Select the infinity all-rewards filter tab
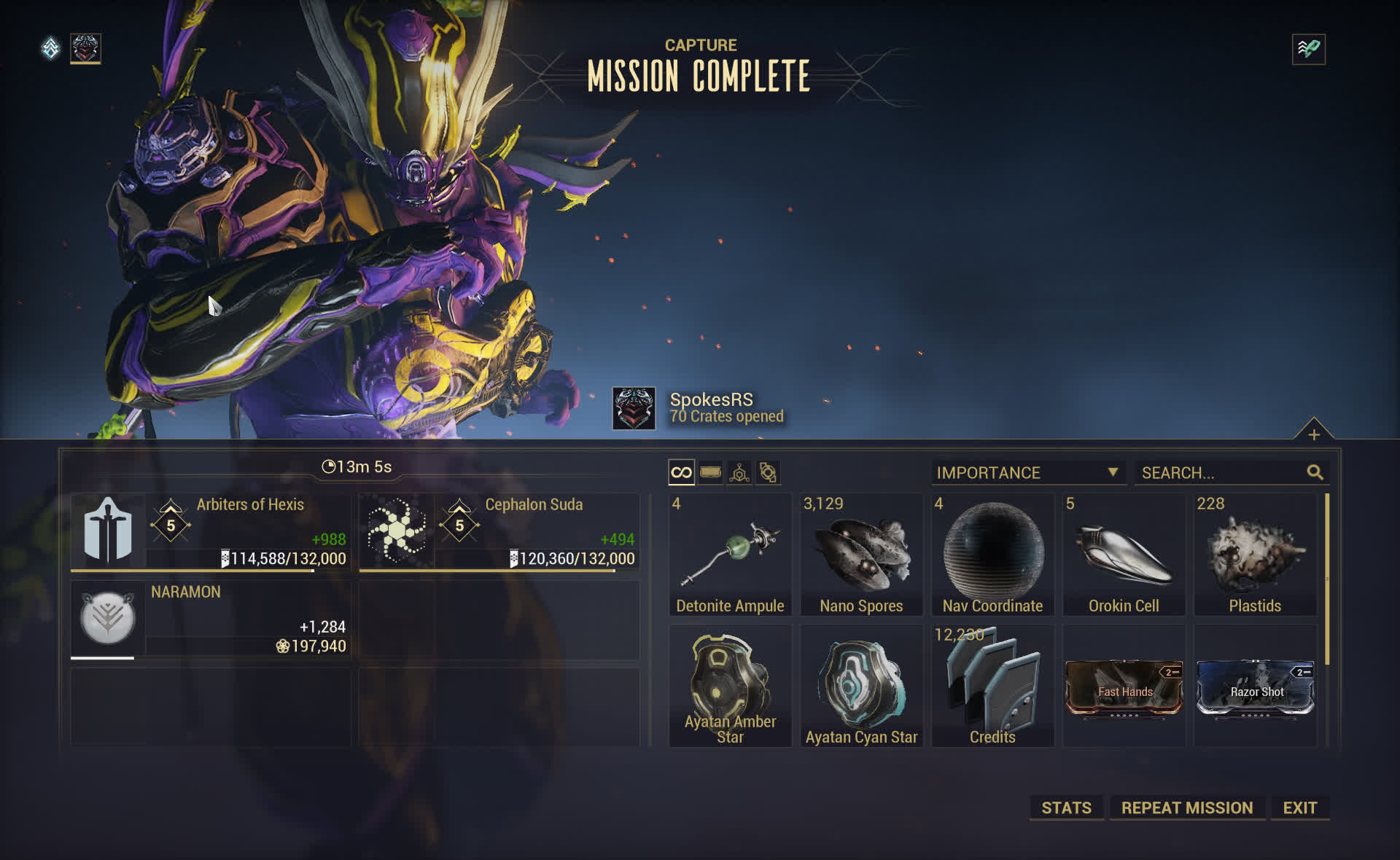The image size is (1400, 860). (681, 472)
